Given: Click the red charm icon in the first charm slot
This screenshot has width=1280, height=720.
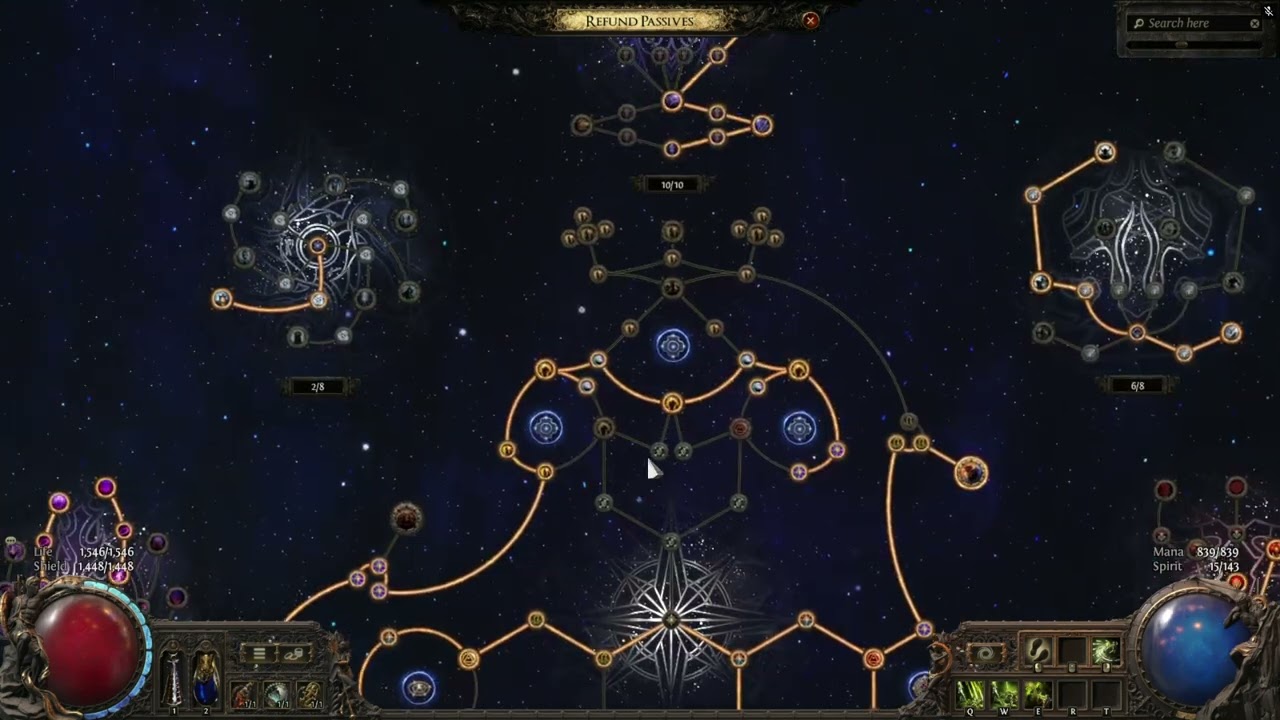Looking at the screenshot, I should [x=243, y=693].
